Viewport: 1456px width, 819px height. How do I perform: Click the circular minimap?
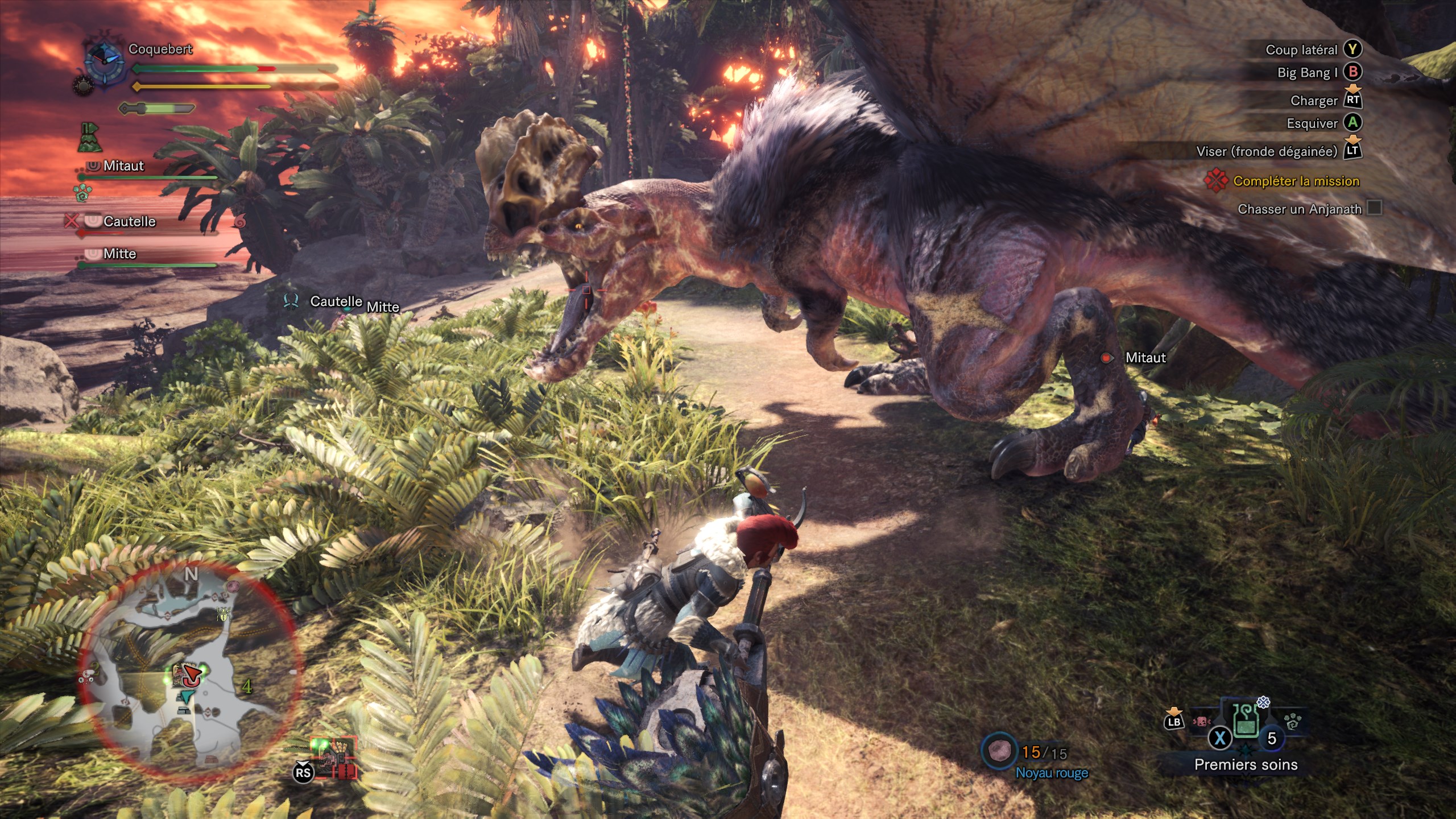point(188,668)
